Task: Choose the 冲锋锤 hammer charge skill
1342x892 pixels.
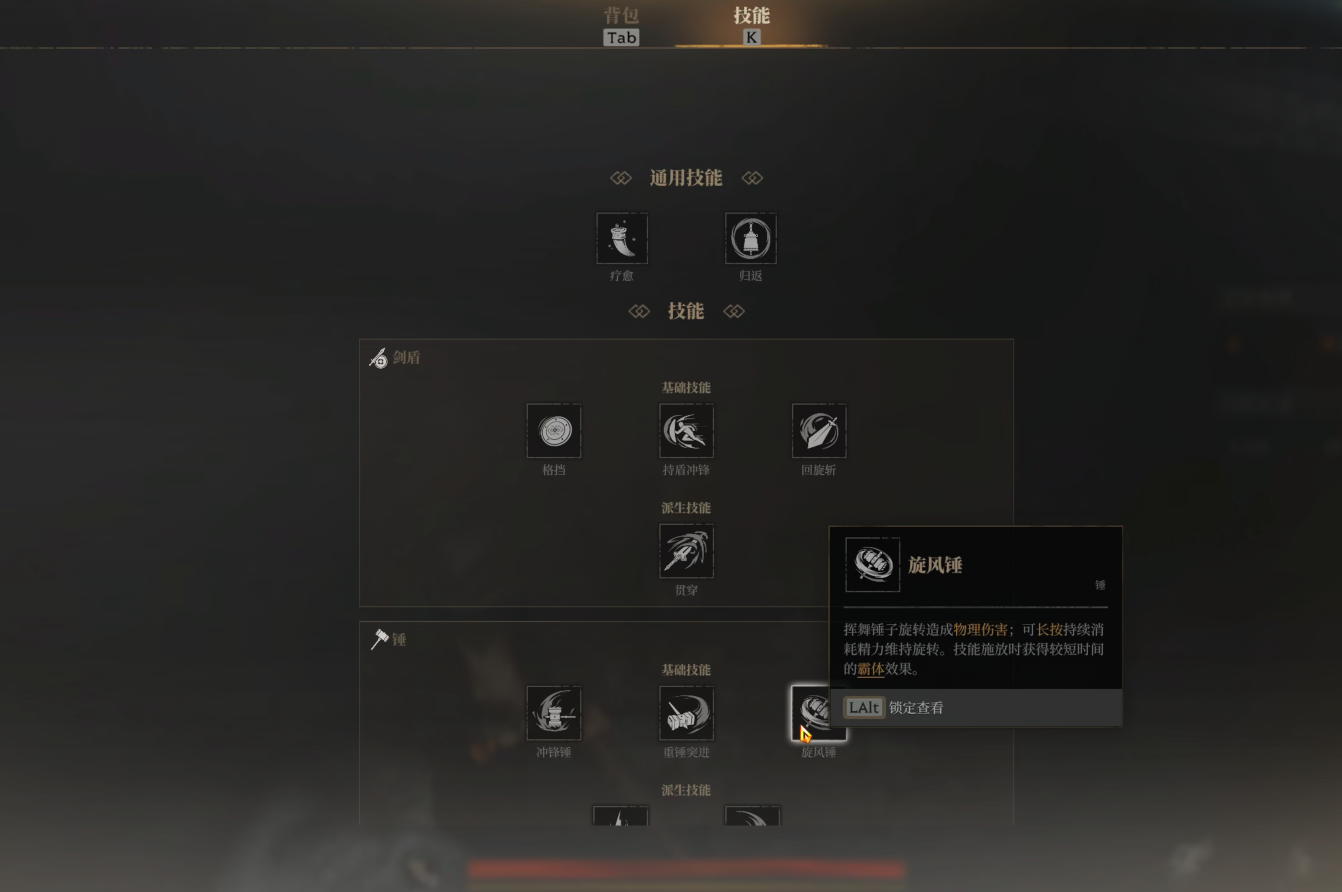Action: tap(554, 713)
